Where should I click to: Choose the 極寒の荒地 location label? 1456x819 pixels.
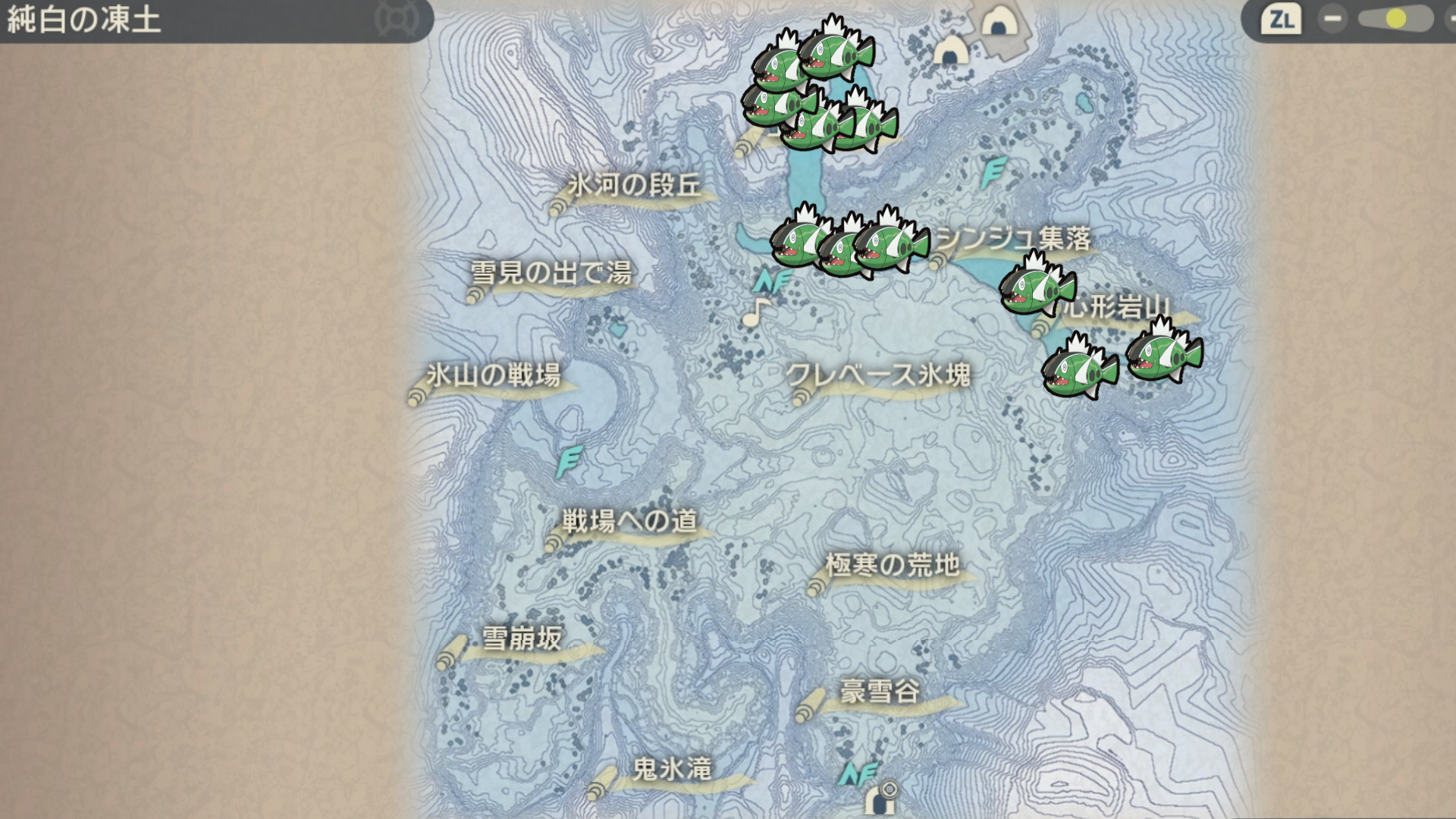pos(893,565)
